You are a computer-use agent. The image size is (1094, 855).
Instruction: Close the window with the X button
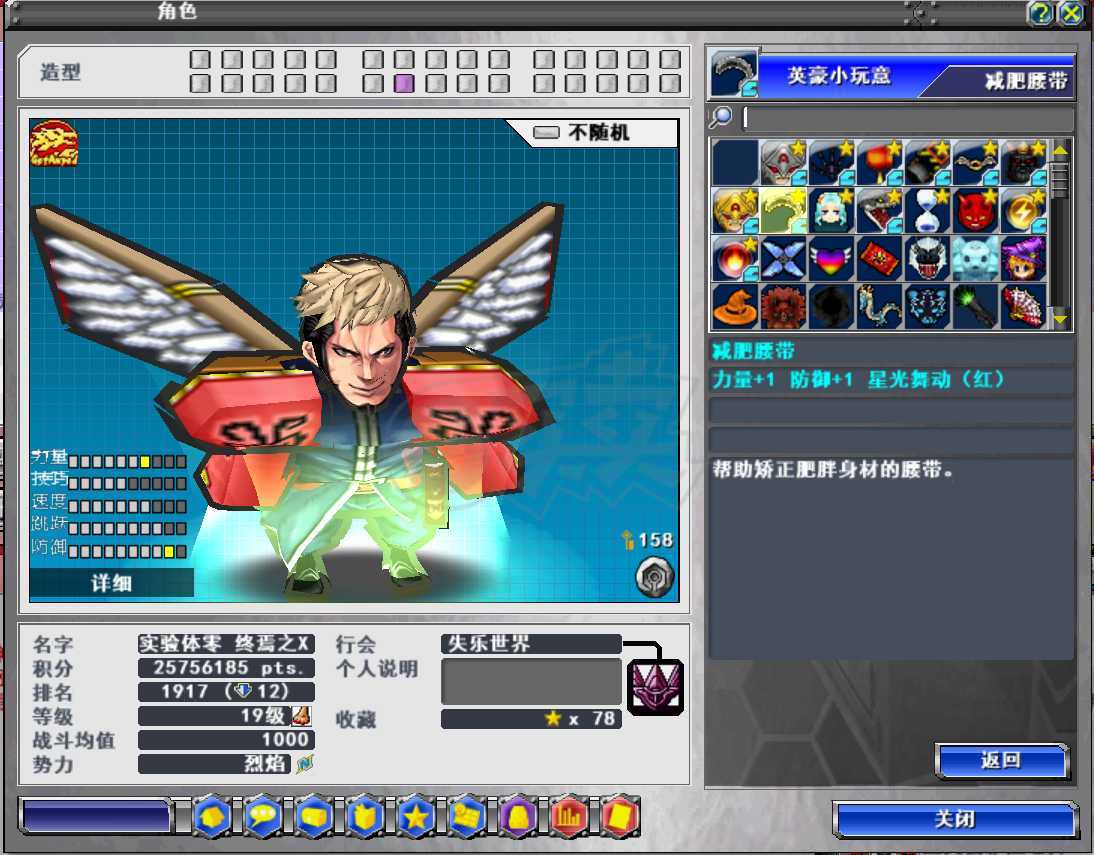coord(1071,13)
